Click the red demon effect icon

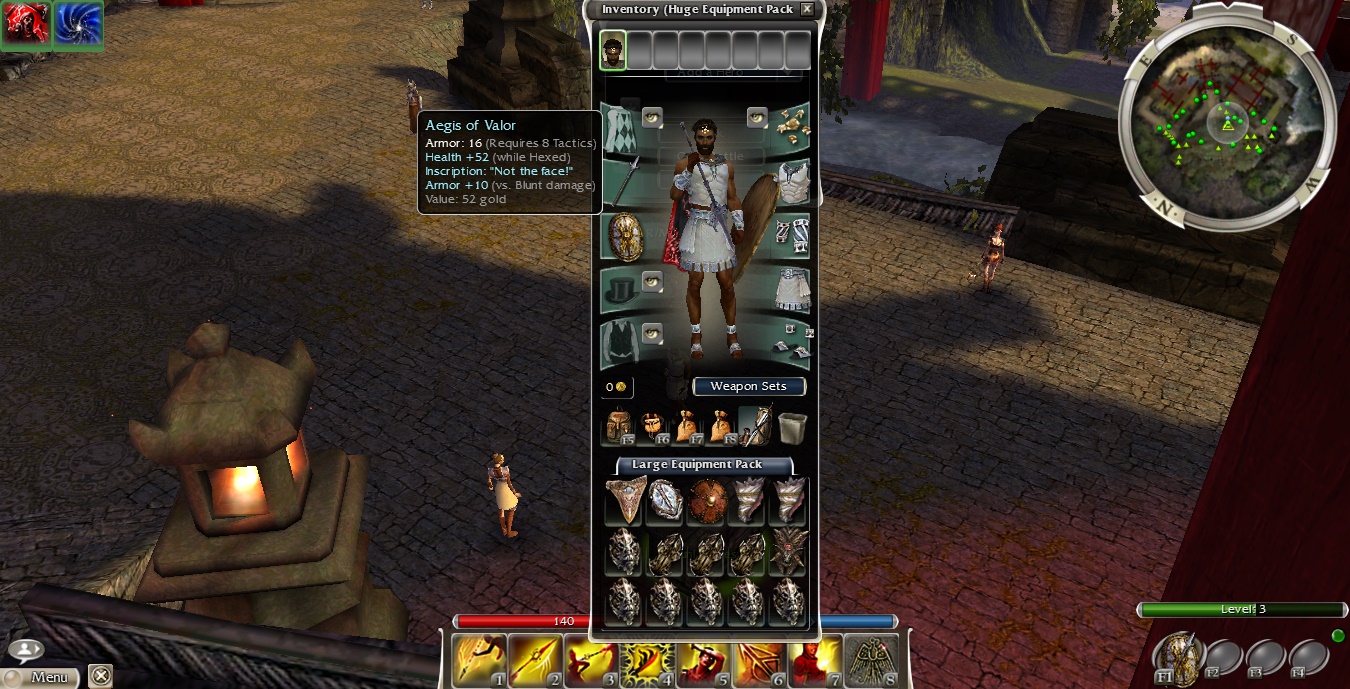pyautogui.click(x=25, y=24)
